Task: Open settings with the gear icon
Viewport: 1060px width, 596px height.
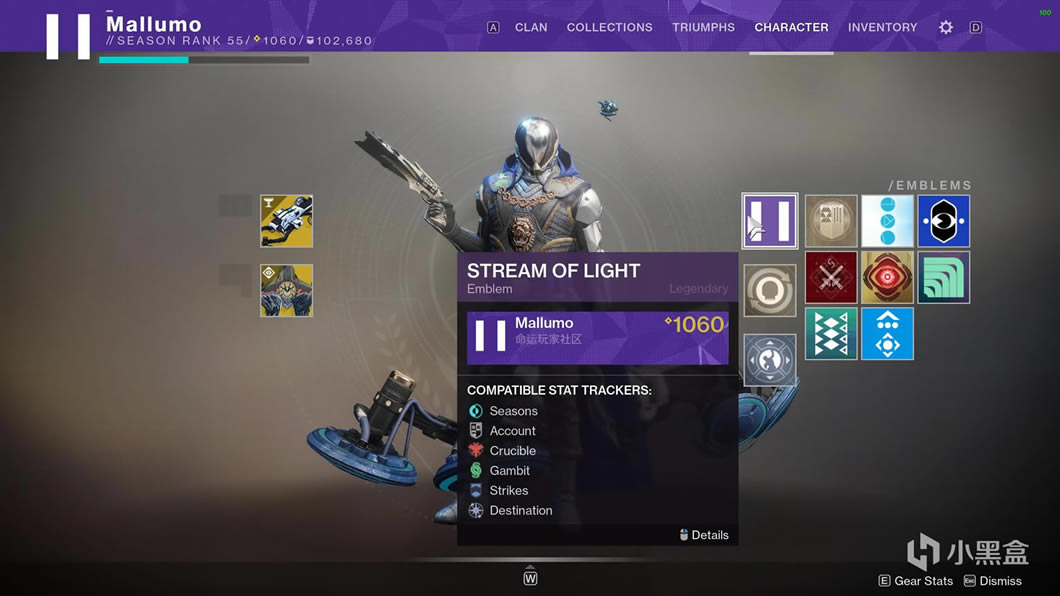Action: pos(946,27)
